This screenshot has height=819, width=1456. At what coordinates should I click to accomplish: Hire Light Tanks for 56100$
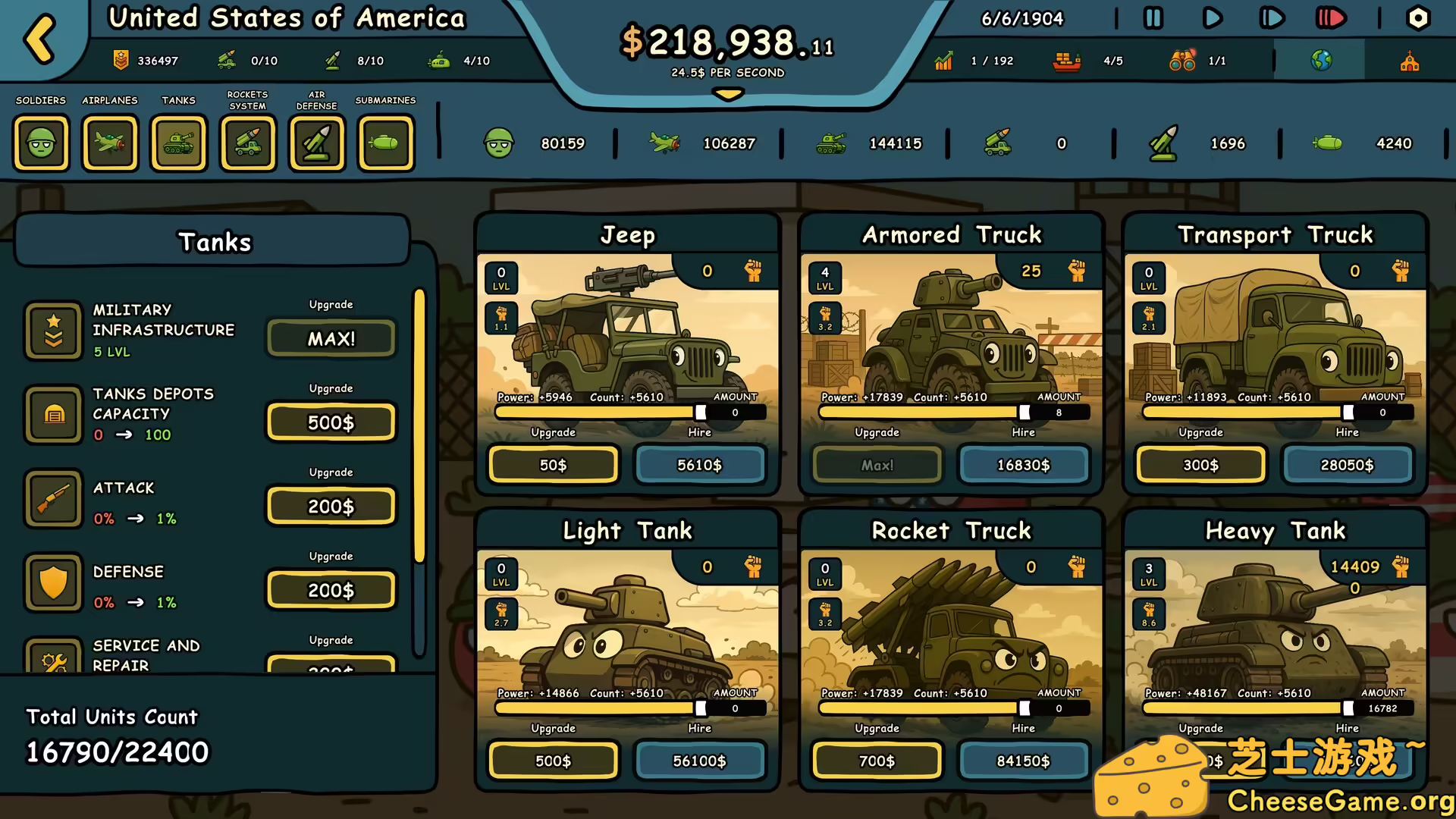click(699, 761)
